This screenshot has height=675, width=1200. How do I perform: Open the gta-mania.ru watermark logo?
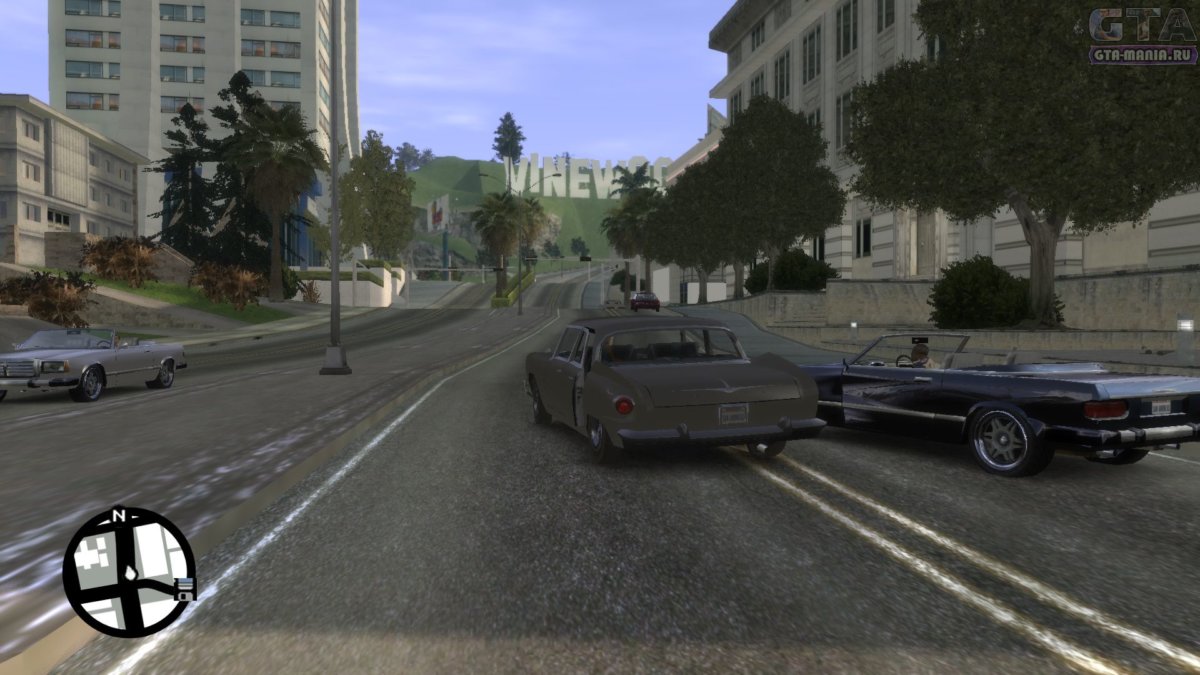click(1143, 36)
